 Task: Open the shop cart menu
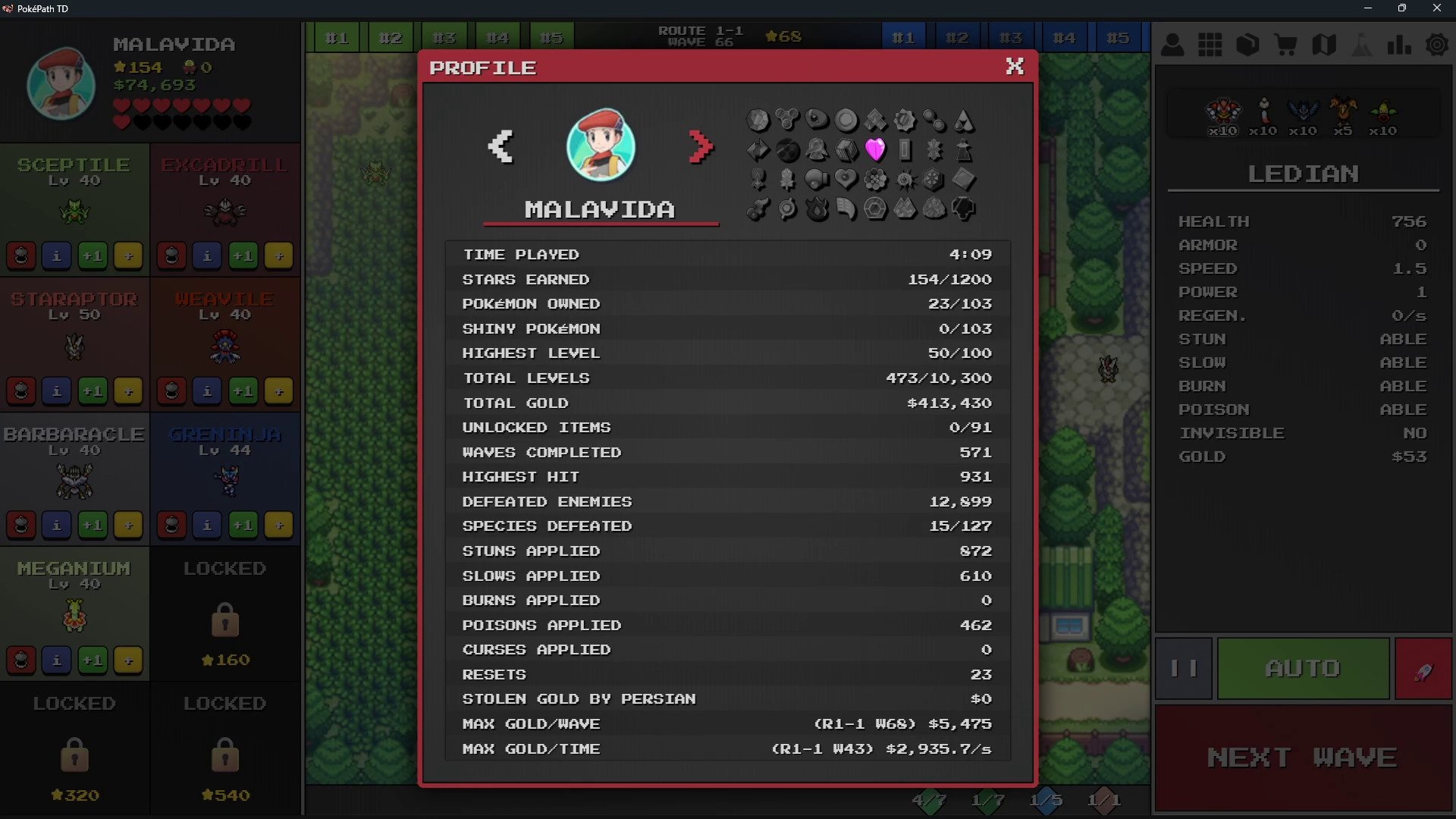(x=1285, y=45)
